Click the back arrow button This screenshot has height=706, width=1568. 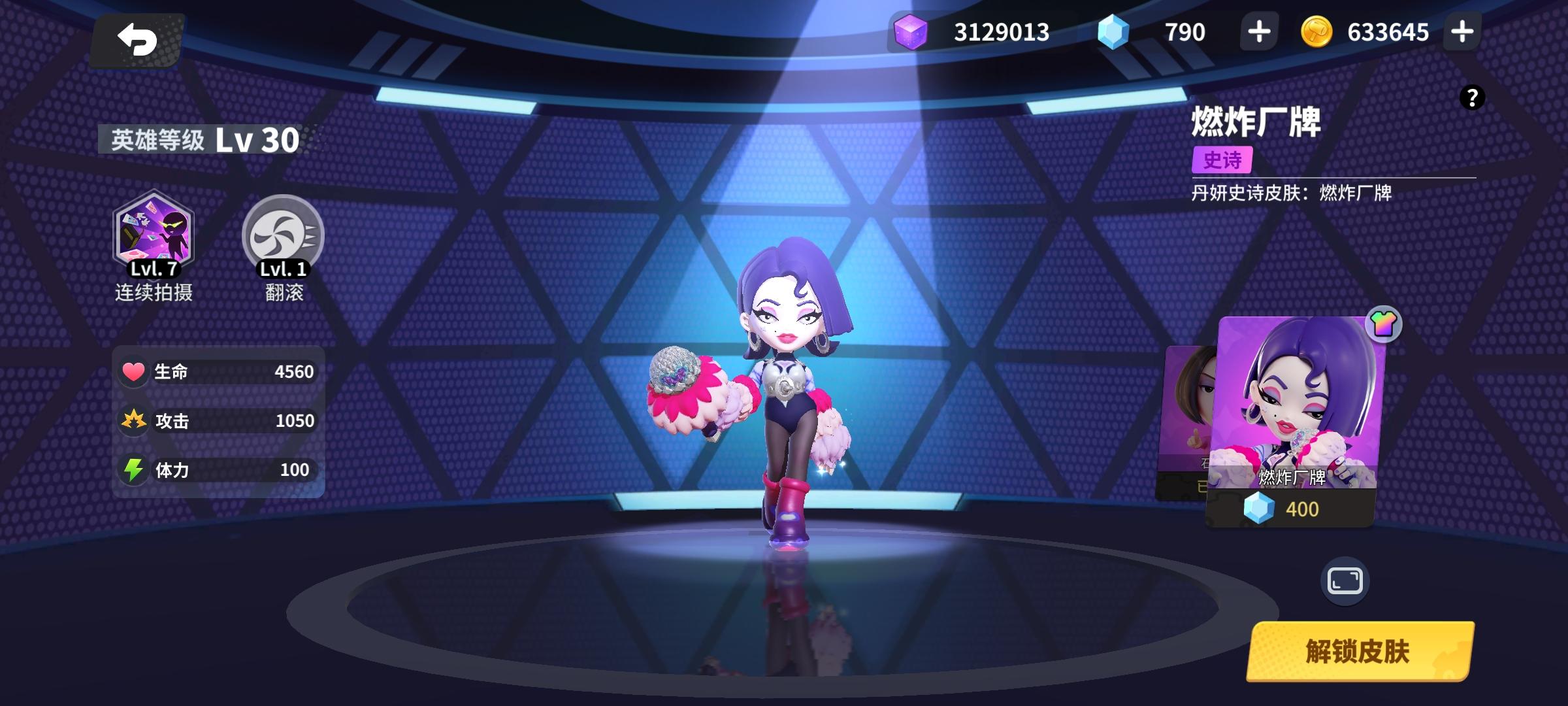(x=137, y=39)
